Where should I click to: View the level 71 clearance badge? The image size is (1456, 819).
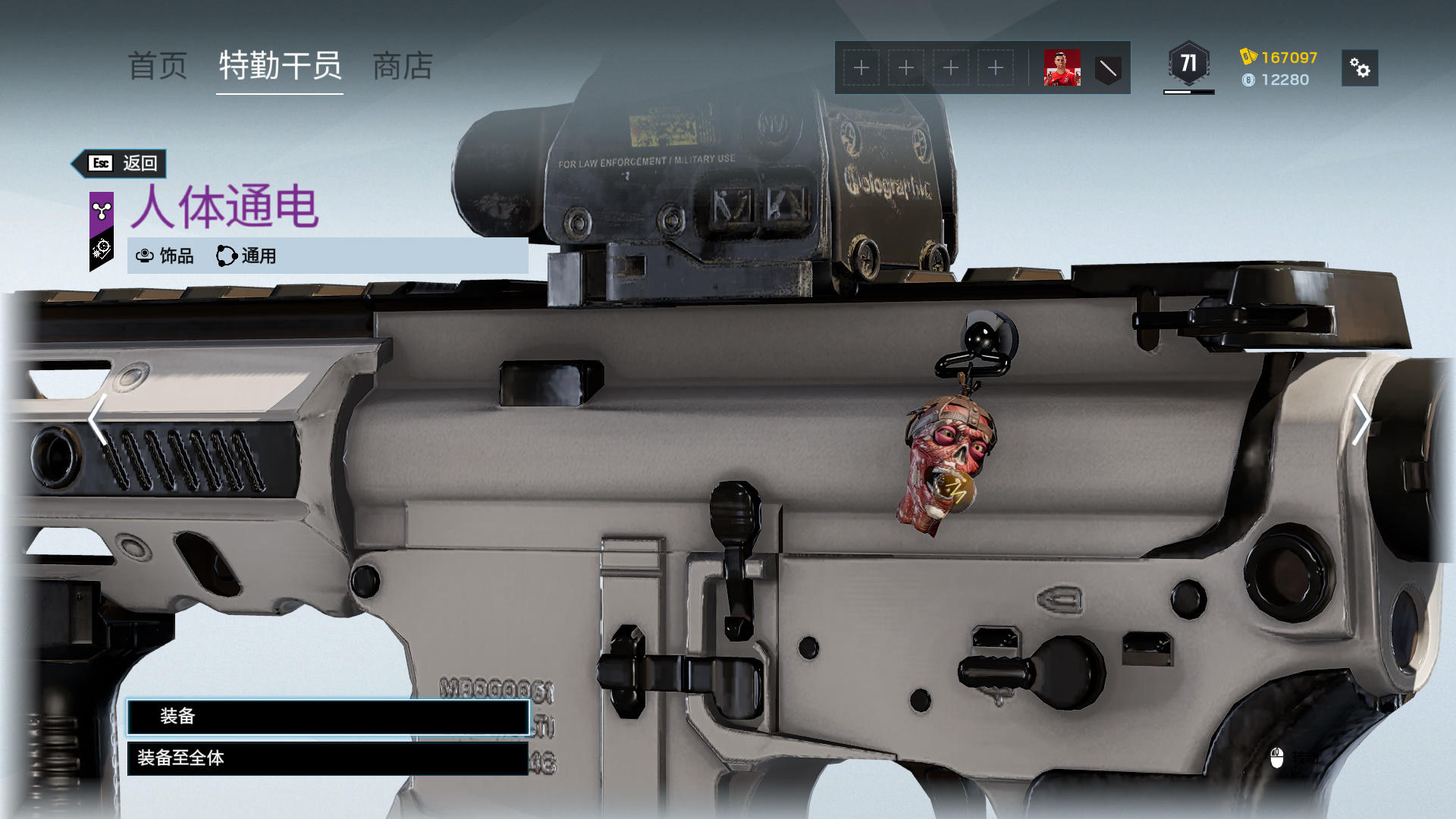pyautogui.click(x=1188, y=64)
